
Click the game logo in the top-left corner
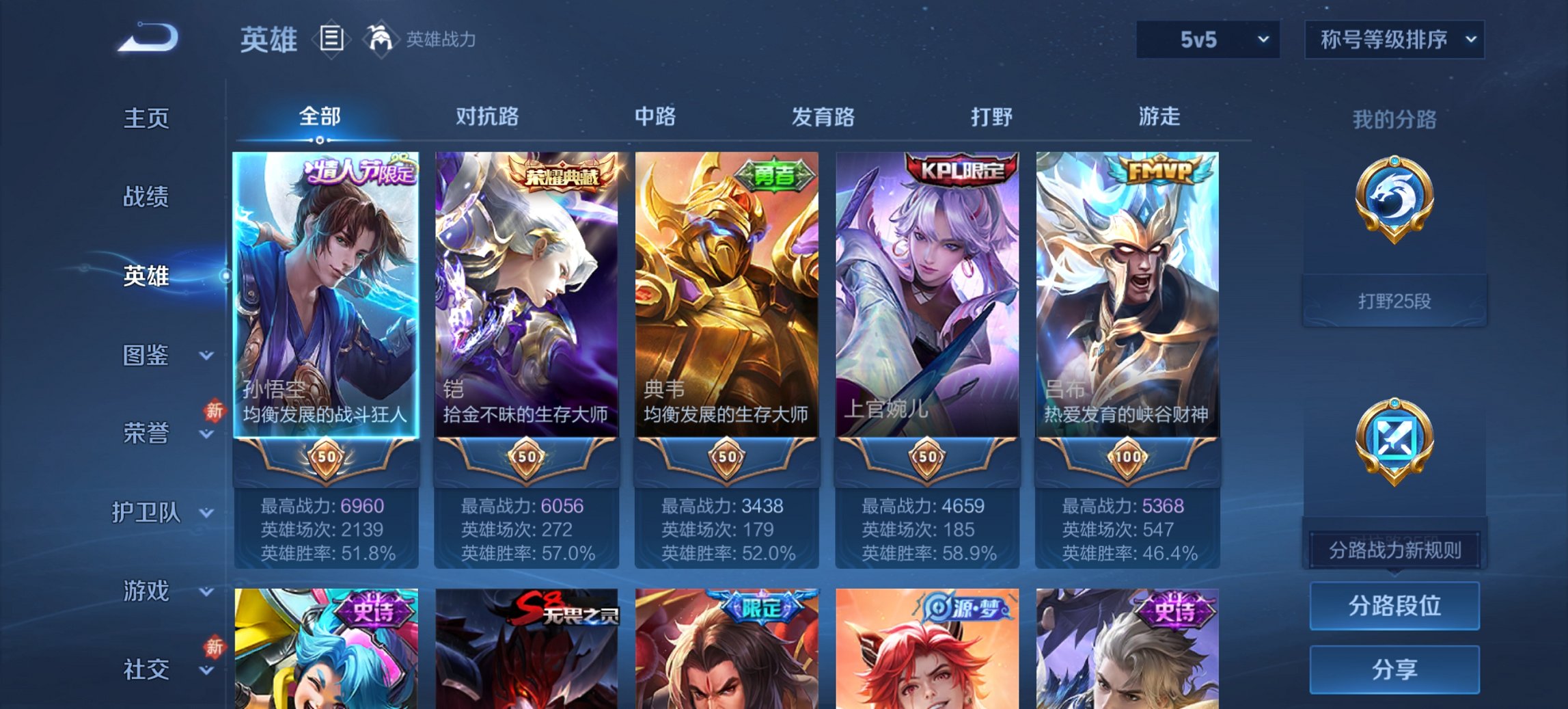pyautogui.click(x=147, y=38)
